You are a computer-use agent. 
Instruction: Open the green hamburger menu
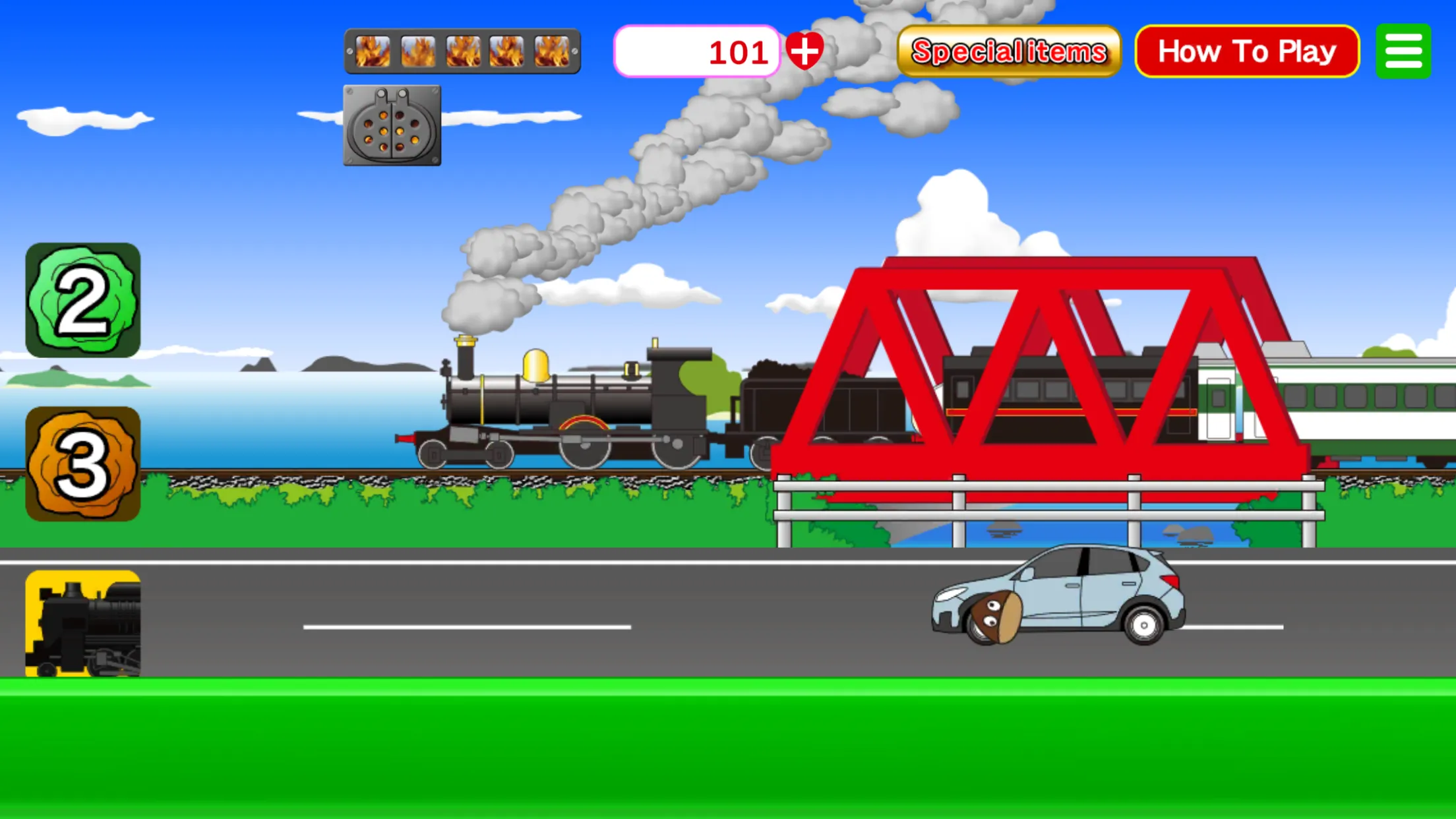pyautogui.click(x=1403, y=51)
